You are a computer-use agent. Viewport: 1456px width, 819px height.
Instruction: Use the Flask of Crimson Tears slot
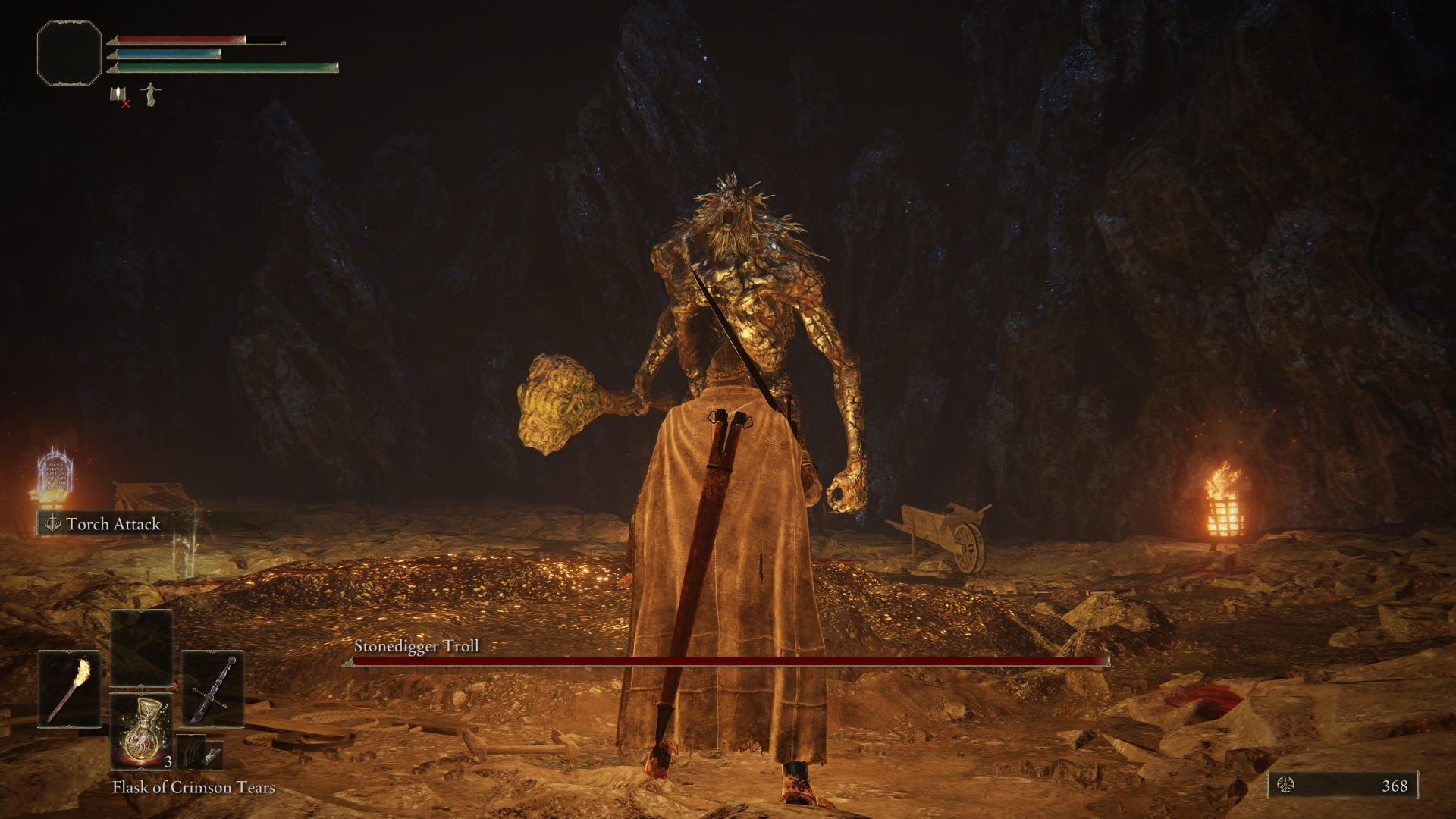tap(142, 732)
